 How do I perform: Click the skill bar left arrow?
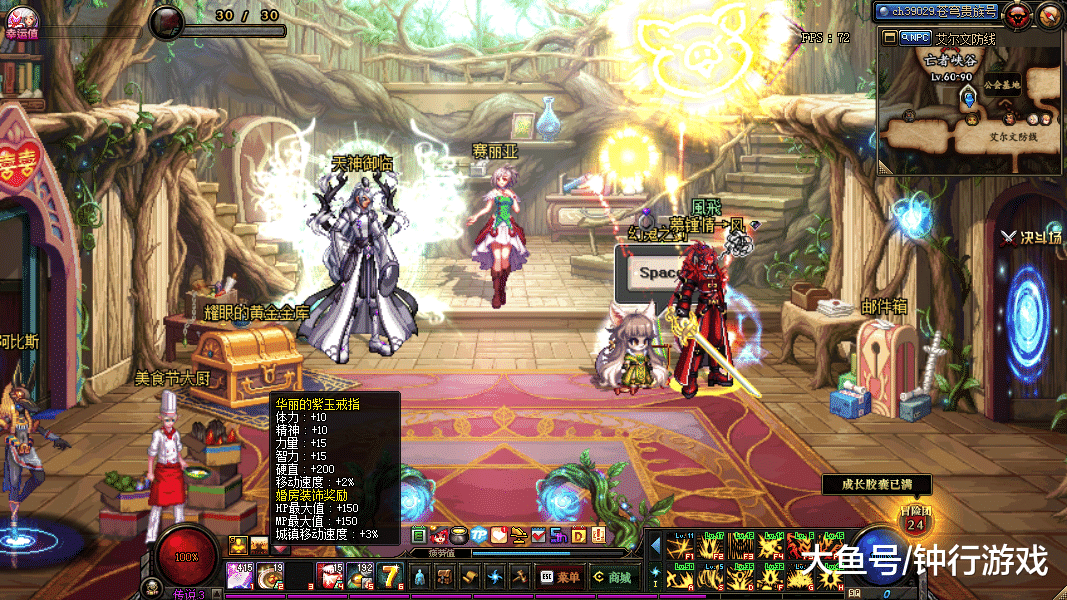click(656, 546)
